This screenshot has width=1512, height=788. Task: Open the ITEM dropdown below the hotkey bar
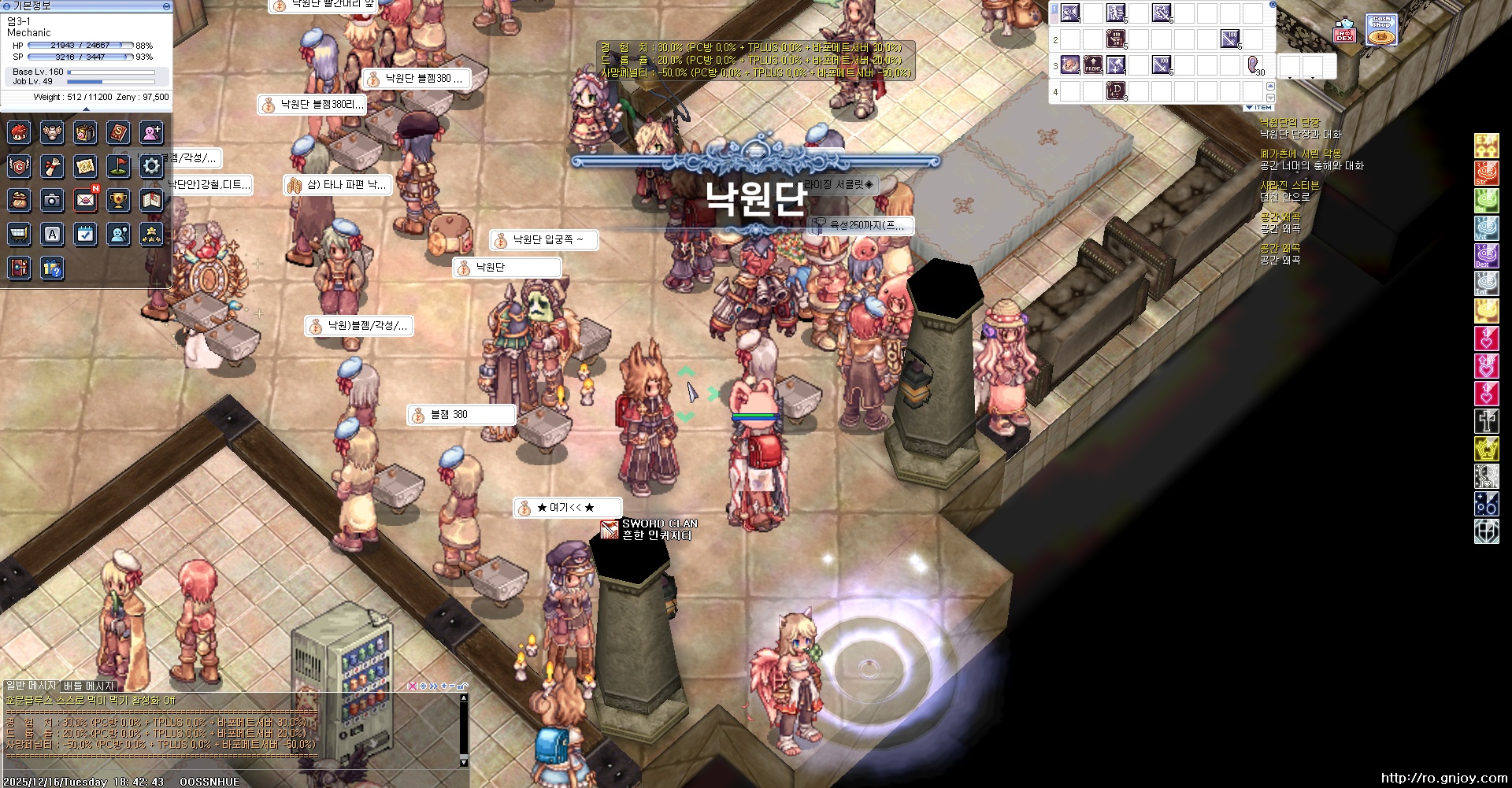pyautogui.click(x=1258, y=108)
